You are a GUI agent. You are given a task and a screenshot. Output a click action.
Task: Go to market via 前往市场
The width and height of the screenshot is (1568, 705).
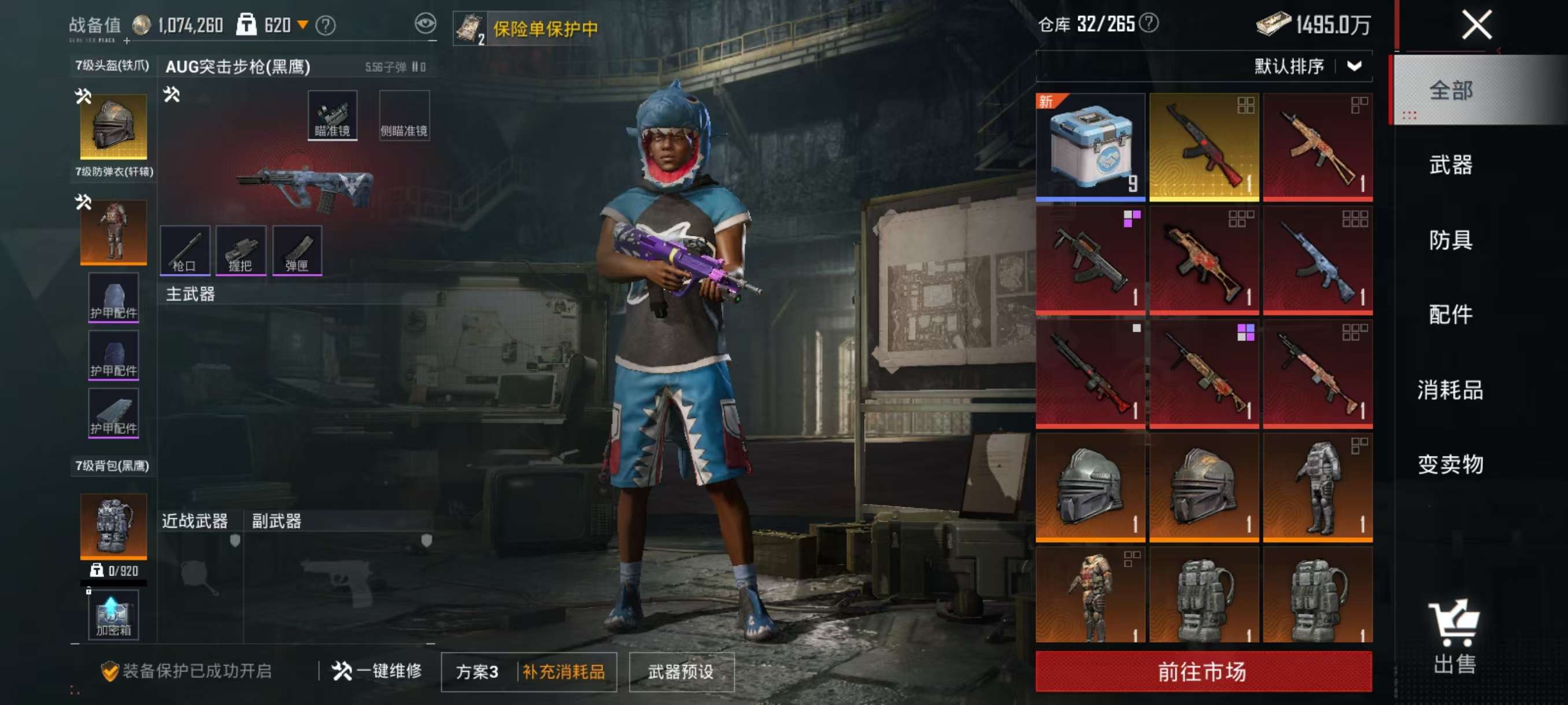tap(1203, 671)
